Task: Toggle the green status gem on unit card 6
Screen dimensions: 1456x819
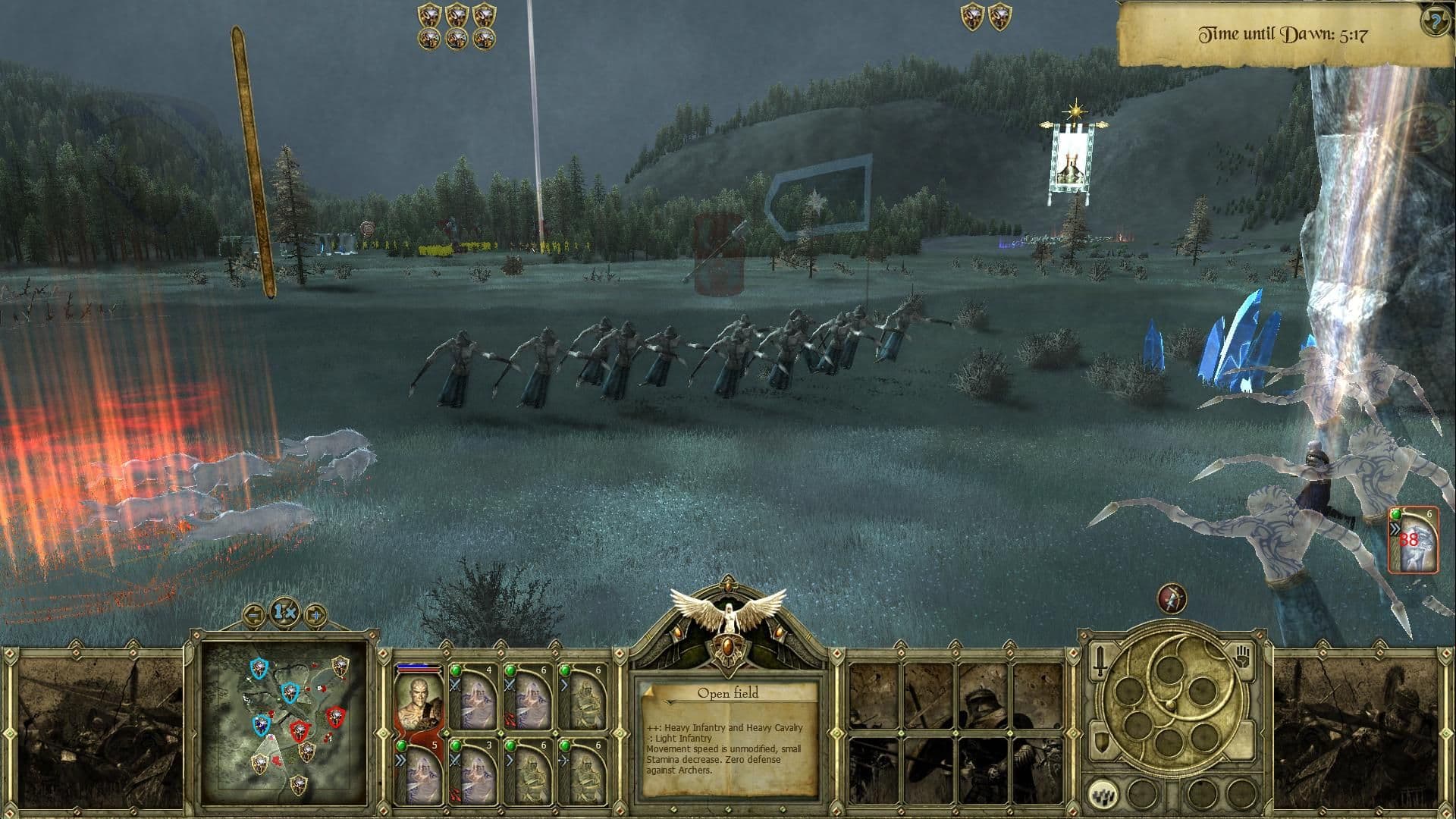Action: (x=510, y=670)
